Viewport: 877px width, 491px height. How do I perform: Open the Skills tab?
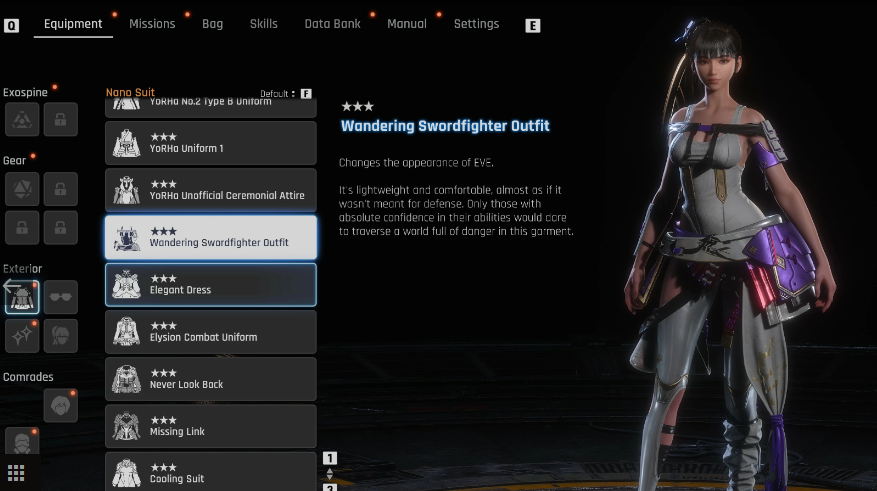click(264, 24)
